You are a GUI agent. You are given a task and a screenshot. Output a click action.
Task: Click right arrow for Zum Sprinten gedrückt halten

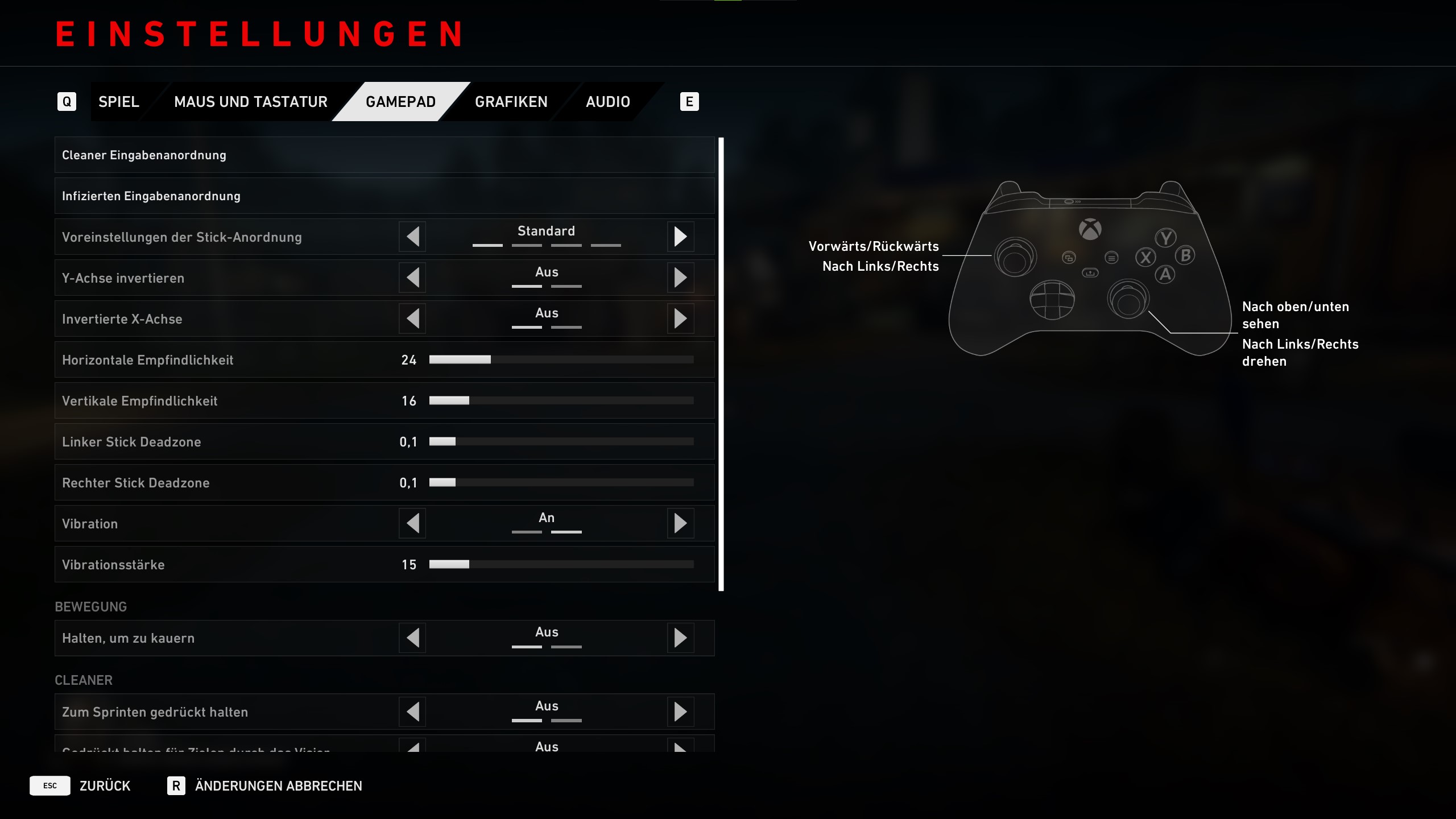pyautogui.click(x=680, y=712)
